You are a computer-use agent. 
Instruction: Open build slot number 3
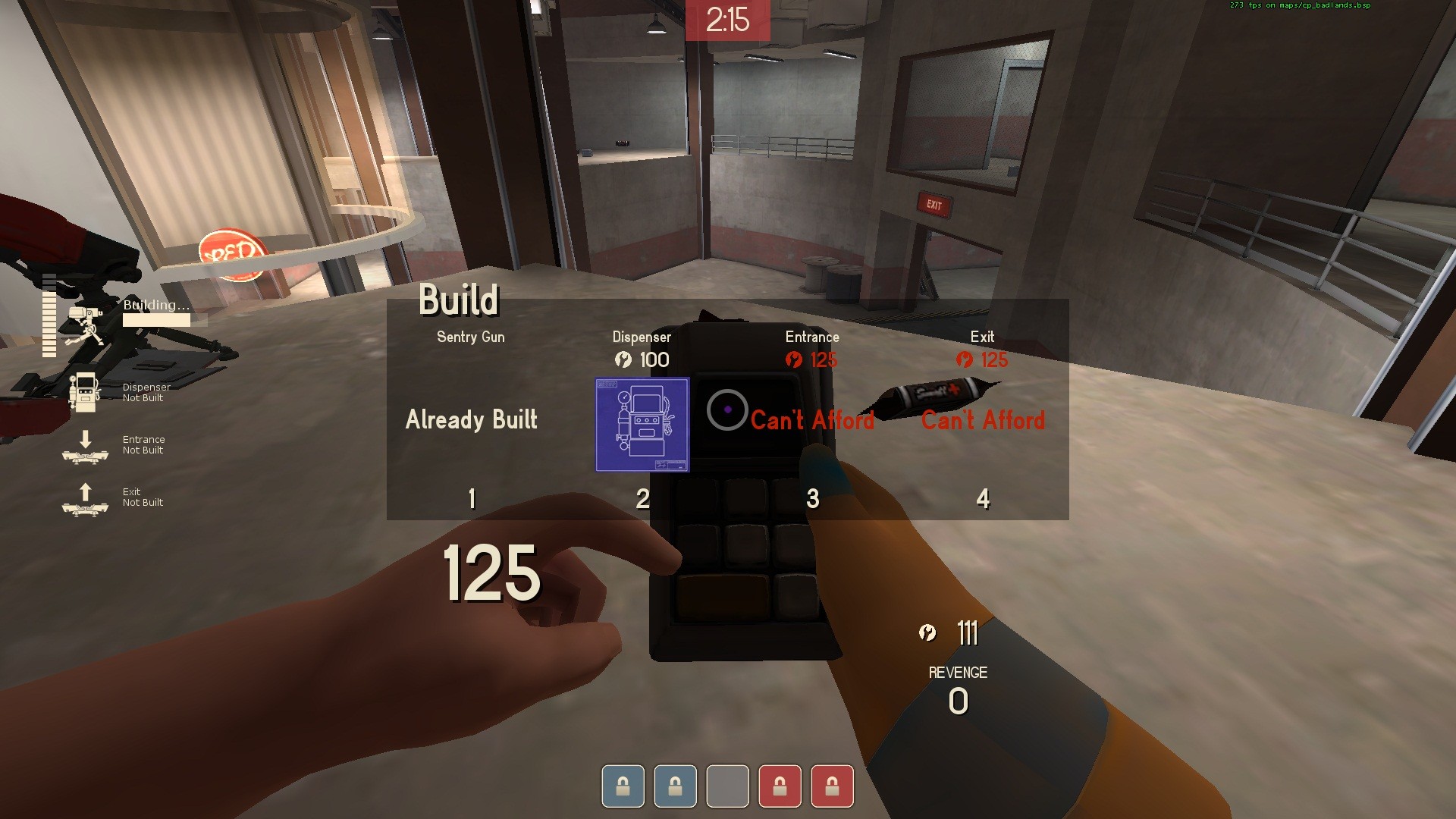tap(811, 498)
